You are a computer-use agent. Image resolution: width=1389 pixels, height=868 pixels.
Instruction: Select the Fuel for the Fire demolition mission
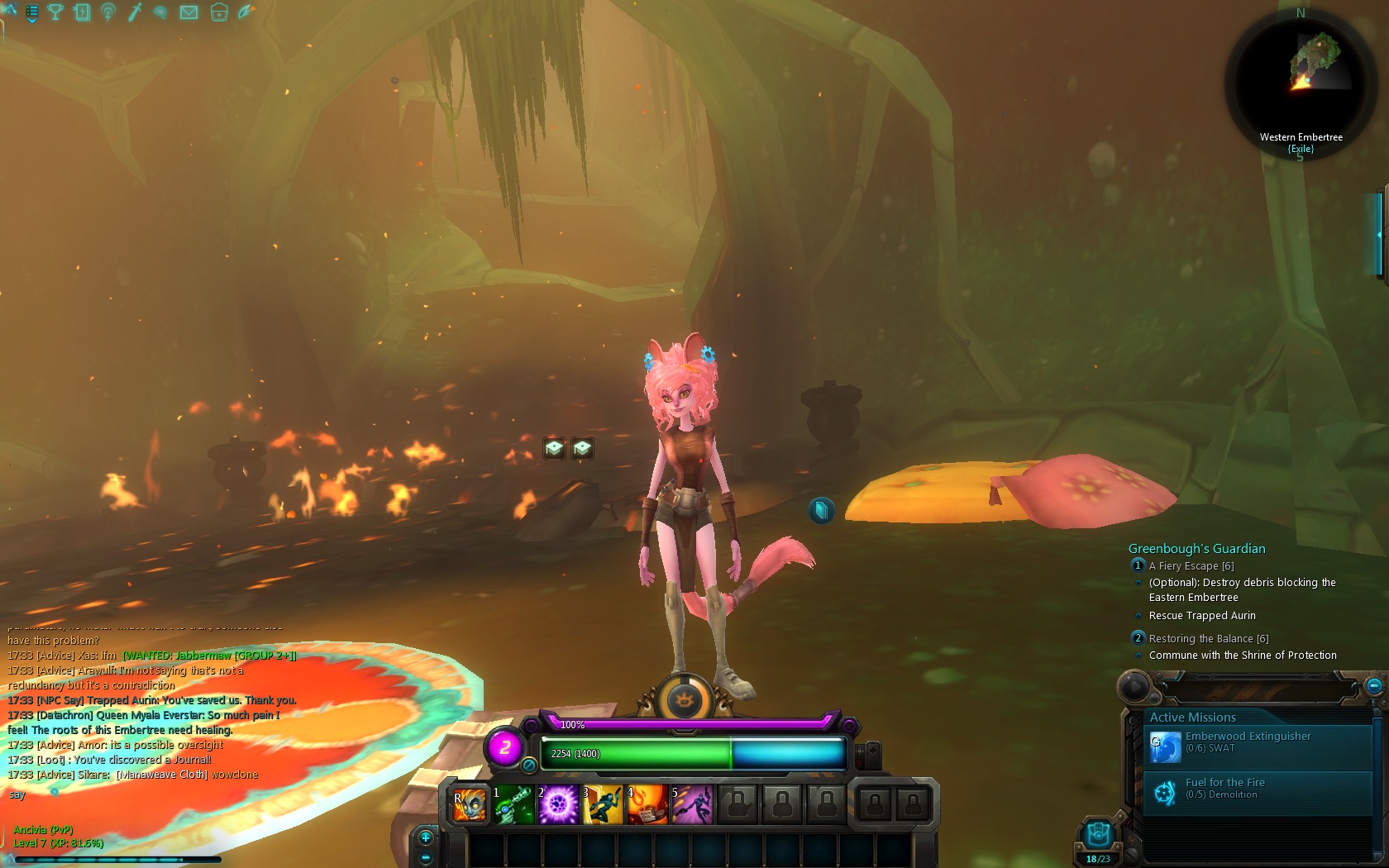click(1164, 792)
